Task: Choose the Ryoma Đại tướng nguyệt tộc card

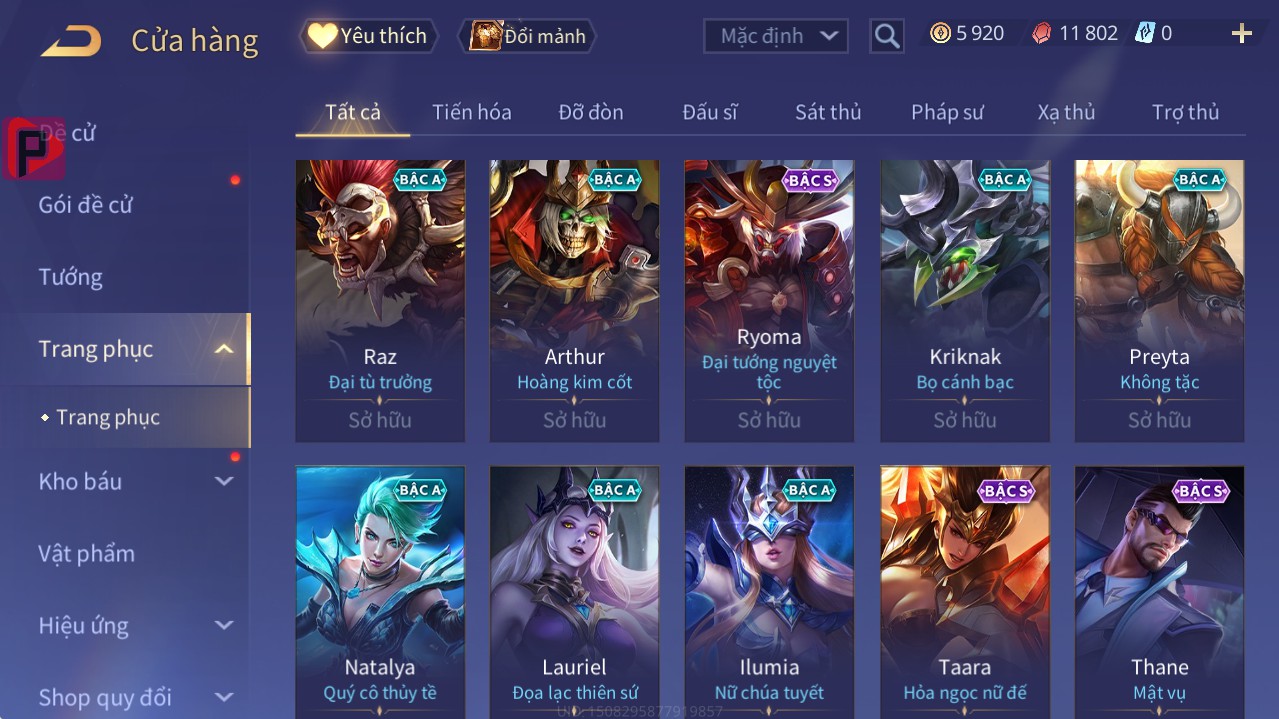Action: tap(769, 300)
